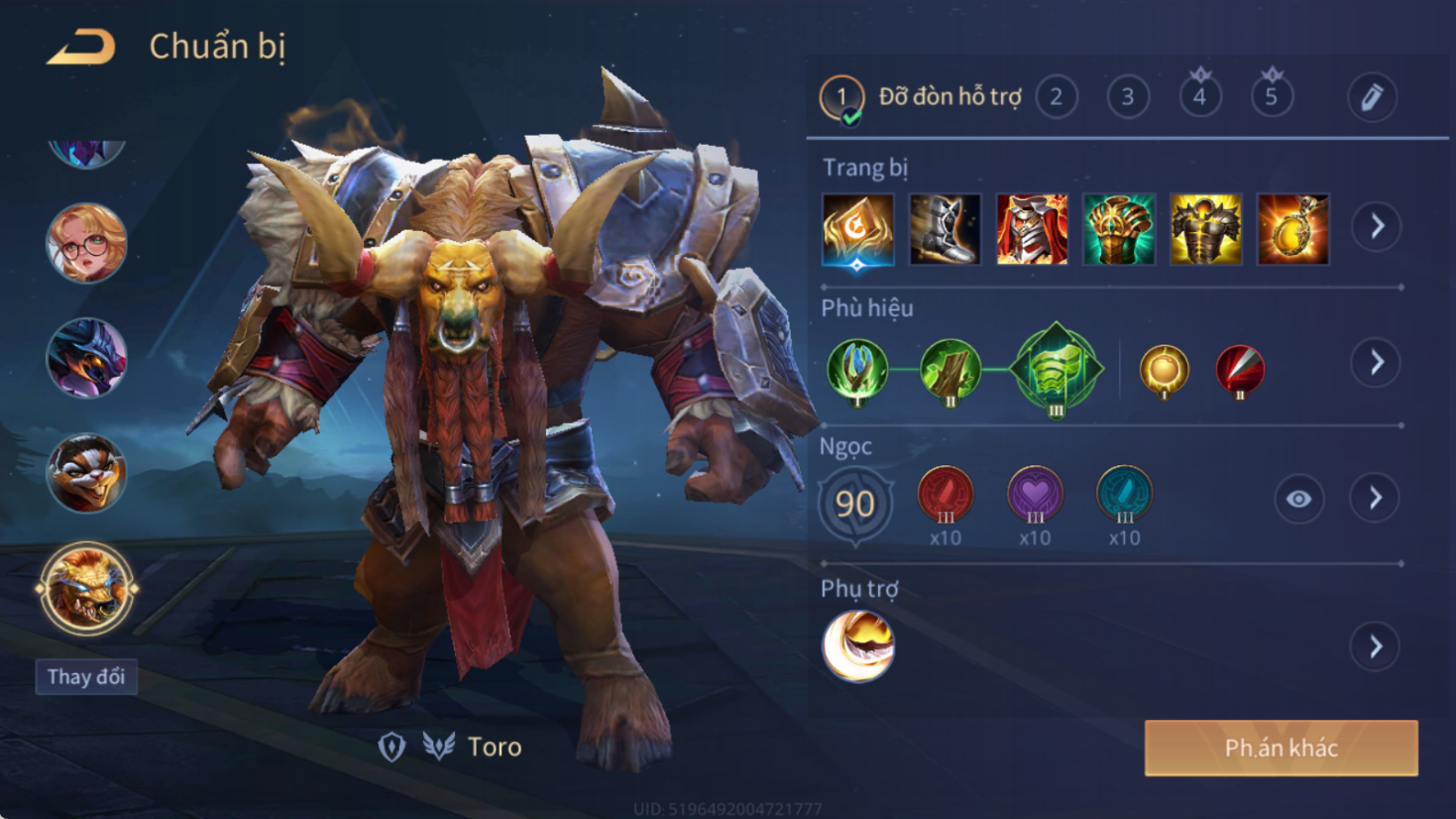Edit the build name with pencil icon
This screenshot has height=819, width=1456.
(1372, 97)
